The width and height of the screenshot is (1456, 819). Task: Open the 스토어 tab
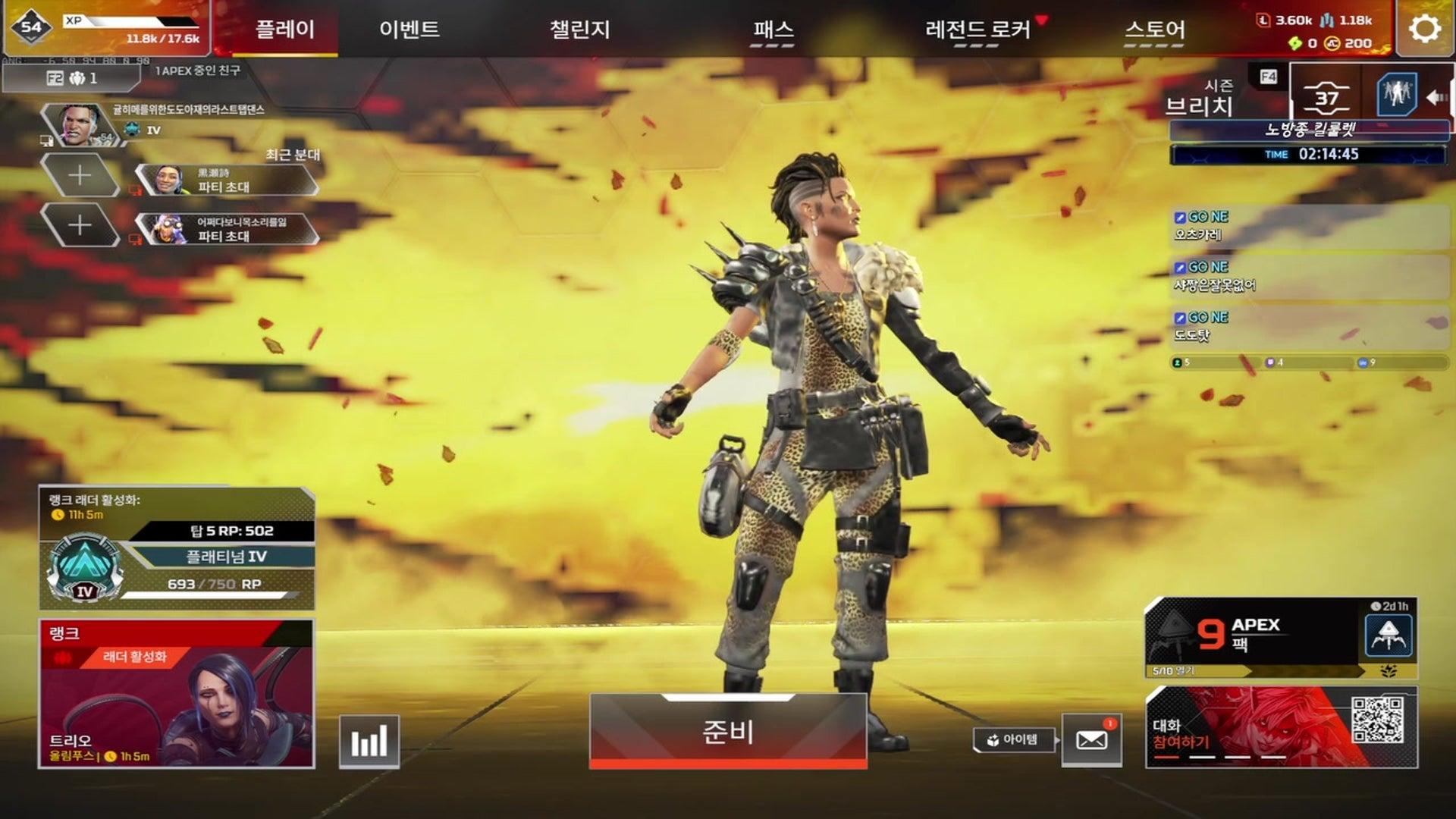1155,29
